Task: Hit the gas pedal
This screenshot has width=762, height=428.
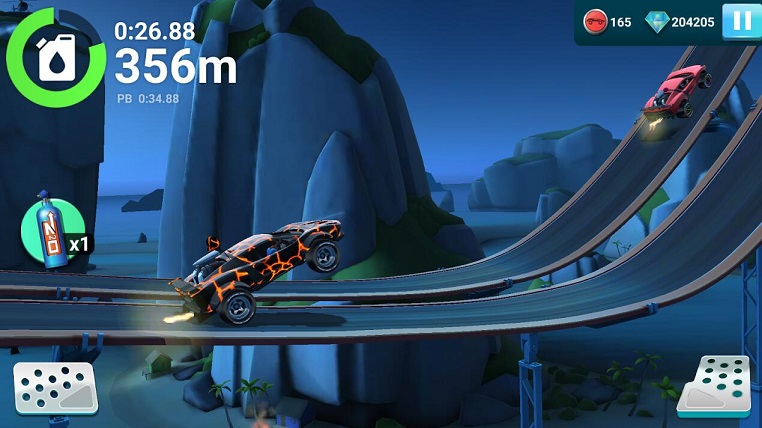Action: tap(714, 385)
